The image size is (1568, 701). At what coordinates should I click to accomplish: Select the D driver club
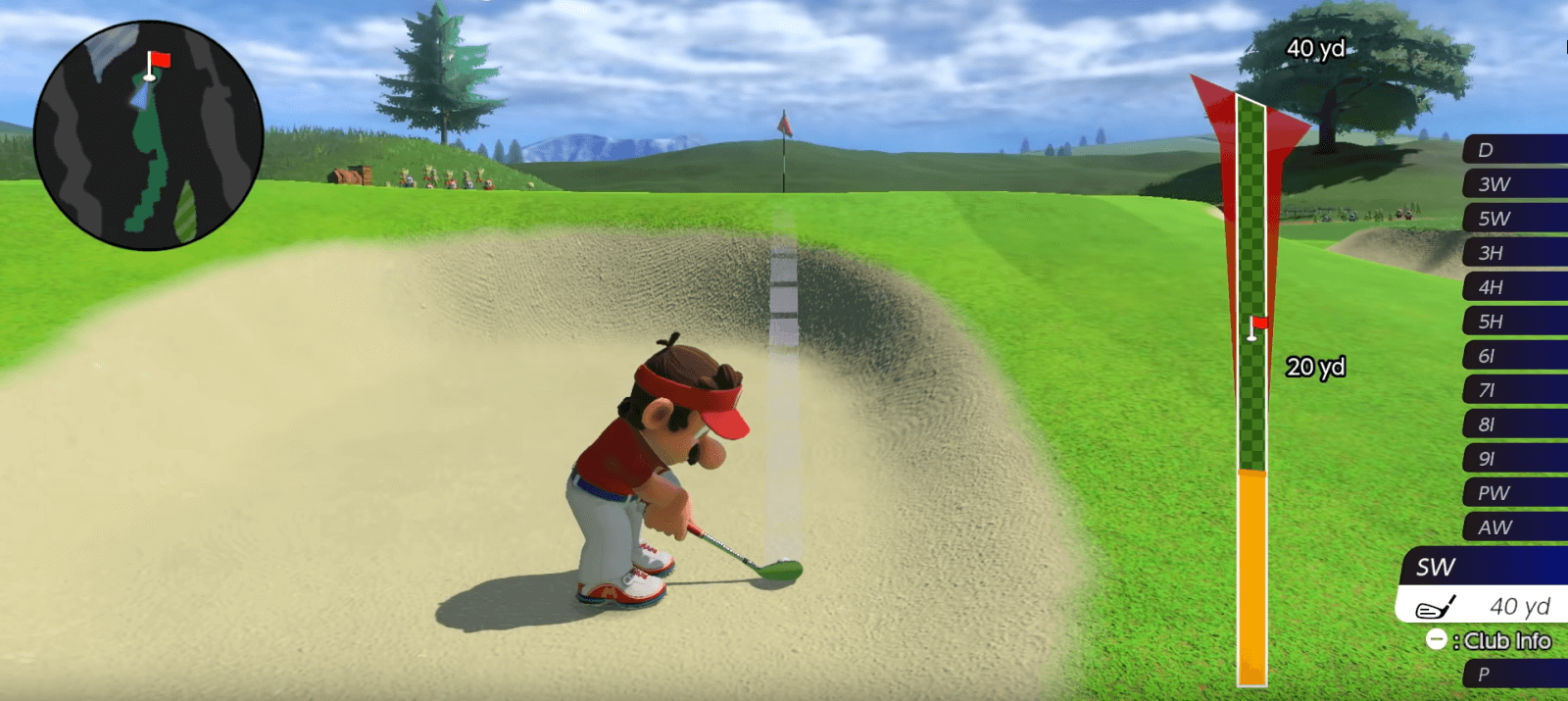(1514, 150)
